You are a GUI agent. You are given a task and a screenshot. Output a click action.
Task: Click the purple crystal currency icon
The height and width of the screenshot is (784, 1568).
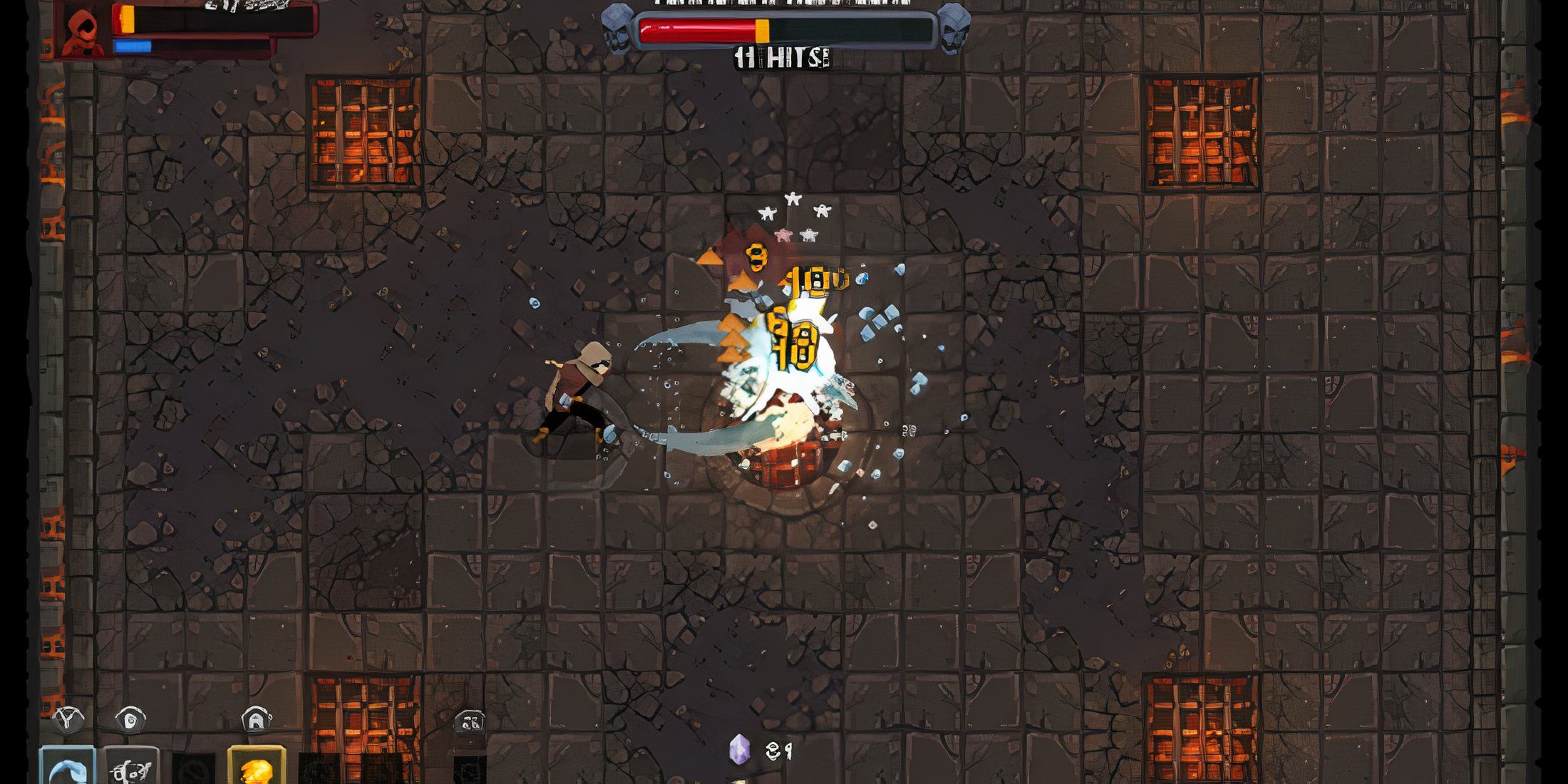[741, 750]
